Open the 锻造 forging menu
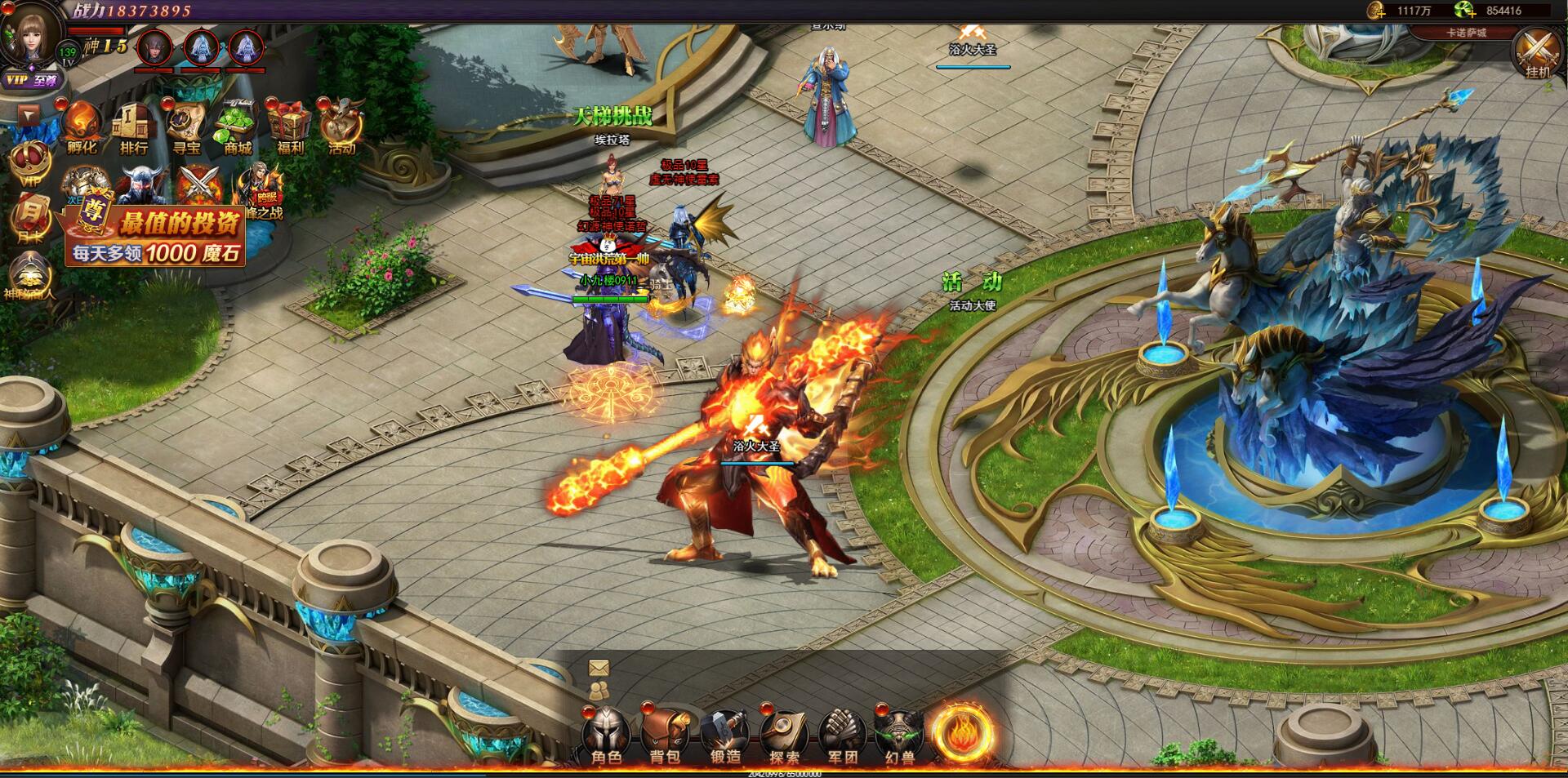1568x778 pixels. pyautogui.click(x=725, y=734)
